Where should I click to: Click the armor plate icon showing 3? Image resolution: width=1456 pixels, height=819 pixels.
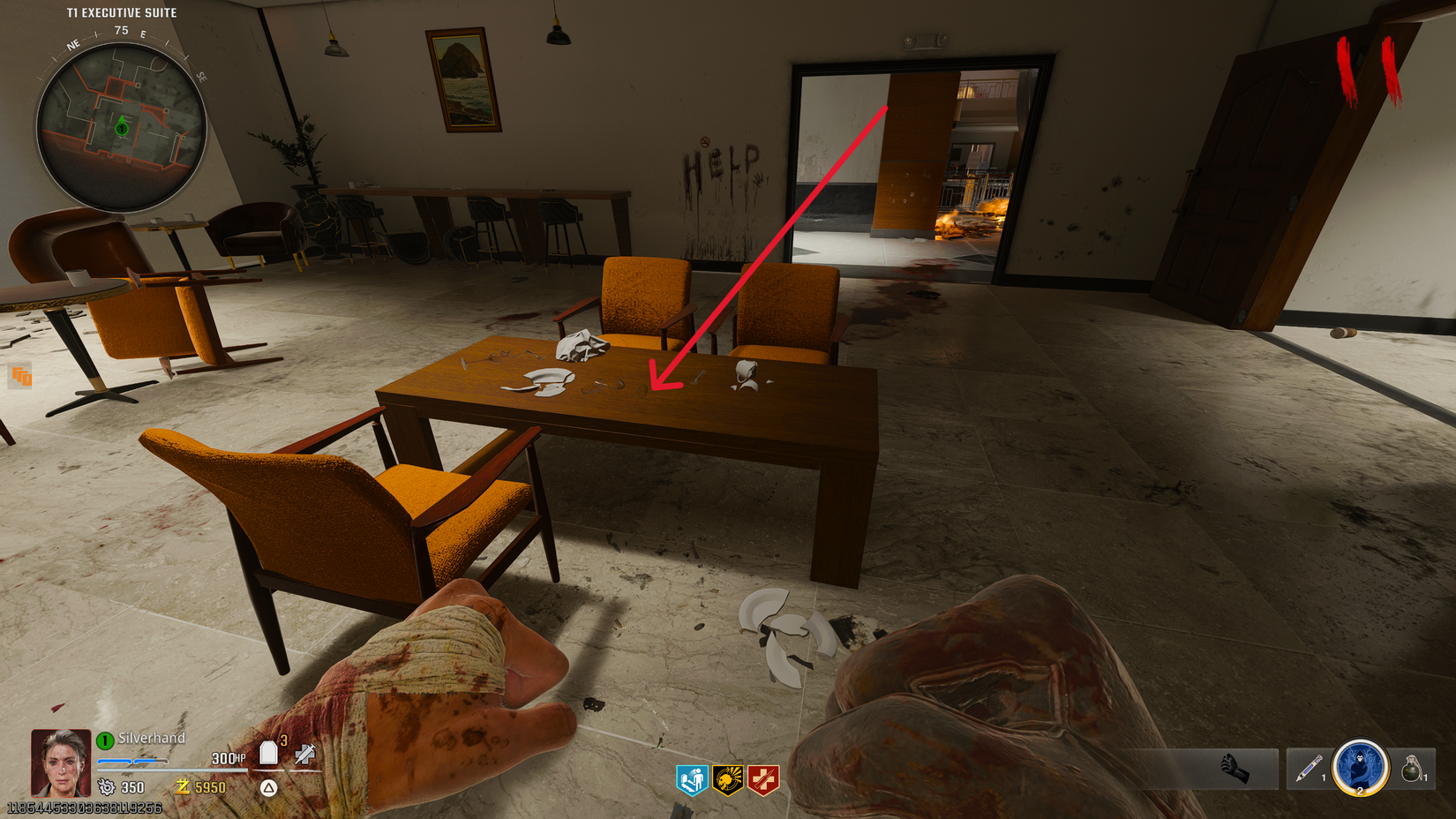coord(268,752)
